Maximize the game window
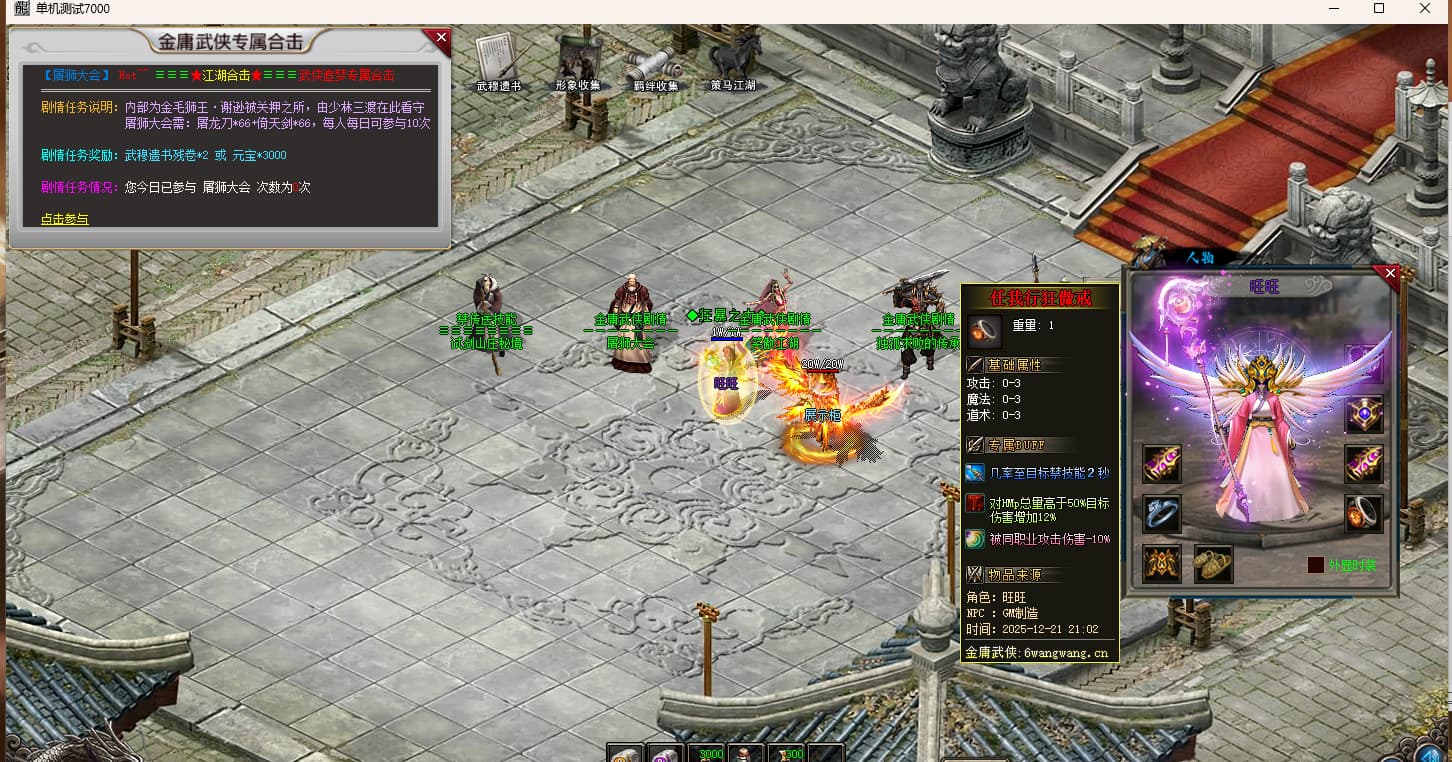This screenshot has height=762, width=1452. click(1379, 9)
